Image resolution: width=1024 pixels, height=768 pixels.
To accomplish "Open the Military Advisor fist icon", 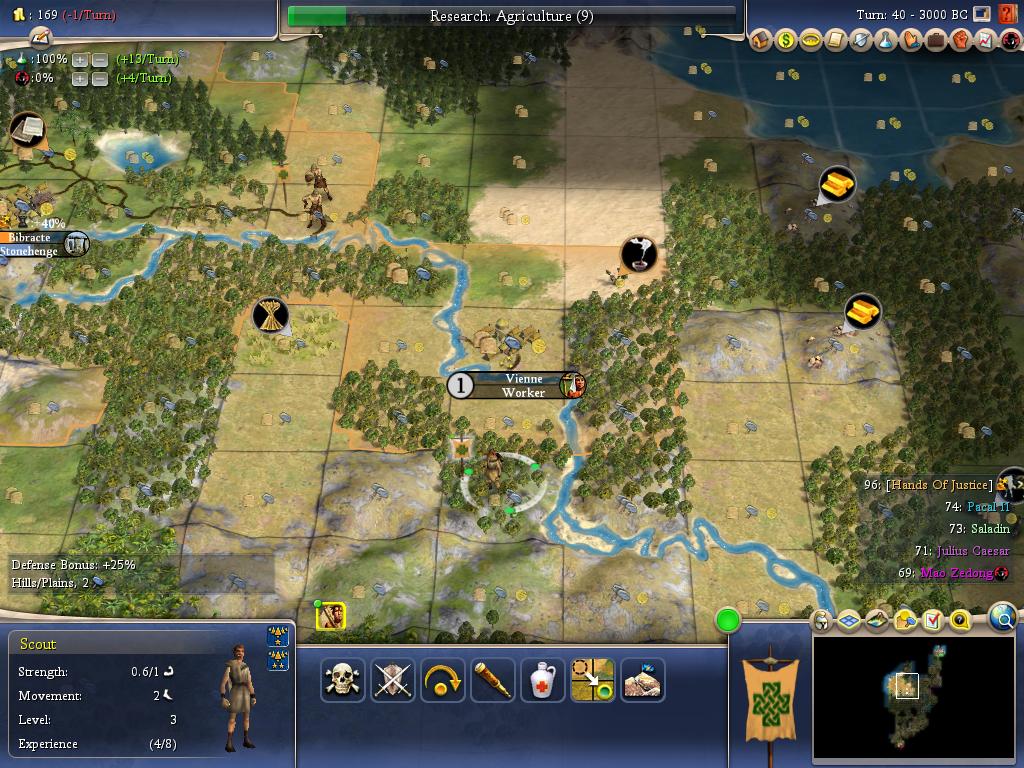I will [x=960, y=41].
